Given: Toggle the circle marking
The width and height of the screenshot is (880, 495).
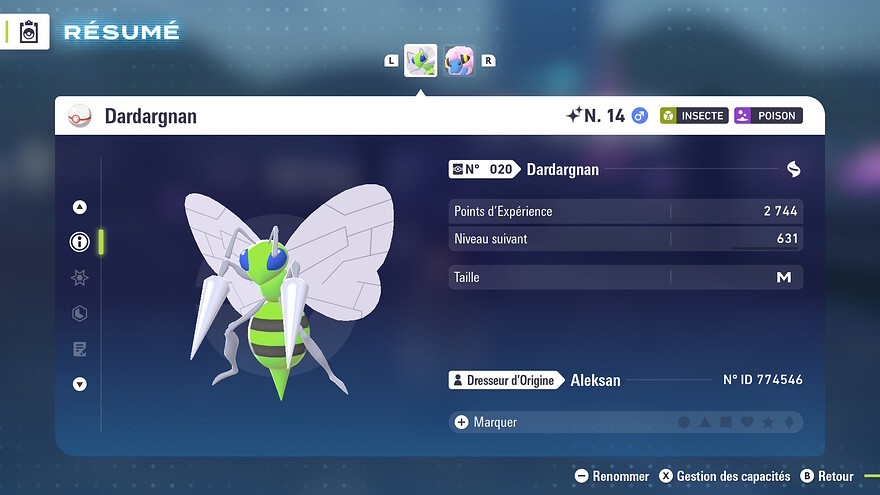Looking at the screenshot, I should (684, 423).
